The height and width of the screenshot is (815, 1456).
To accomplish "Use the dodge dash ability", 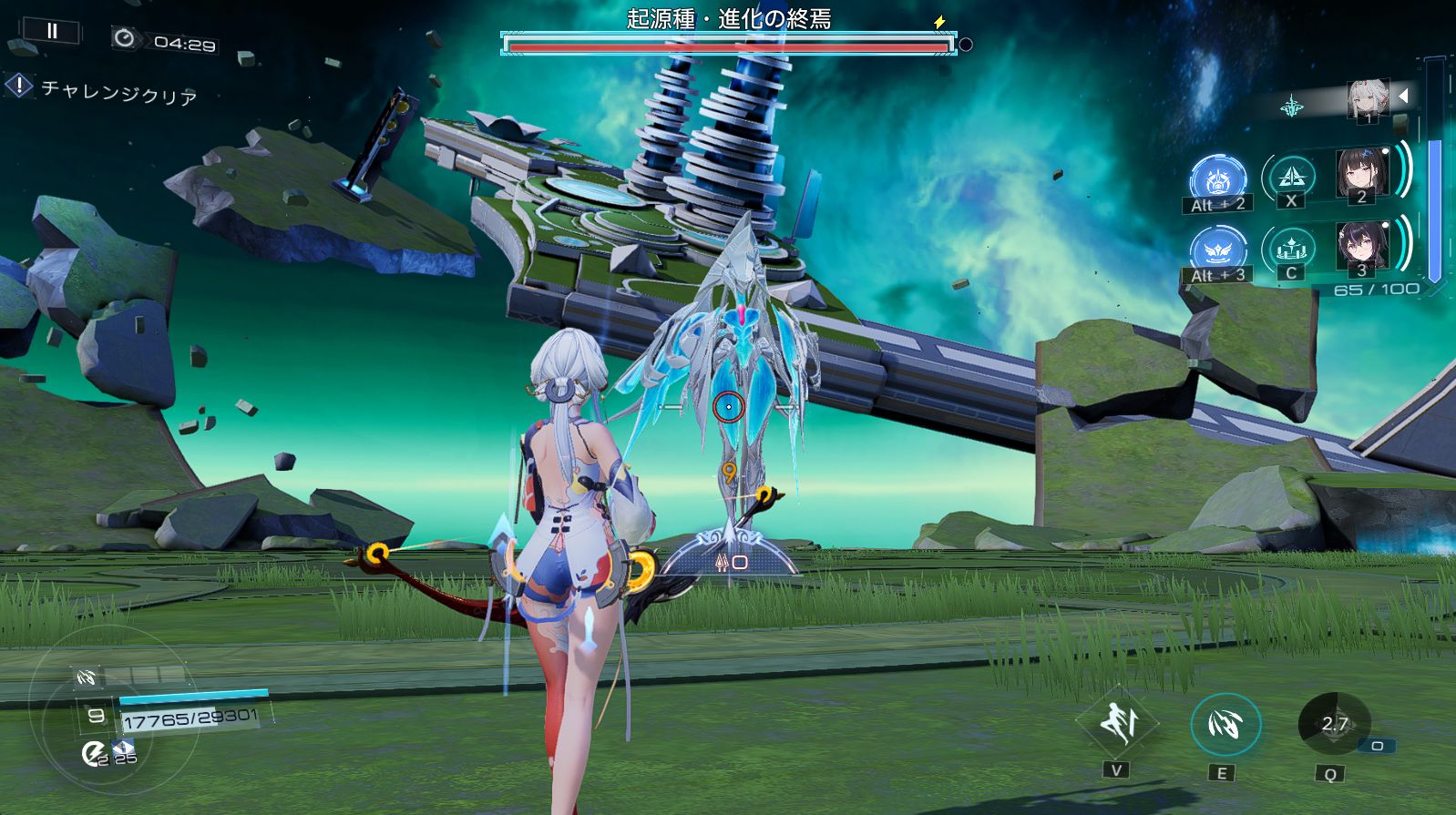I will tap(1117, 724).
